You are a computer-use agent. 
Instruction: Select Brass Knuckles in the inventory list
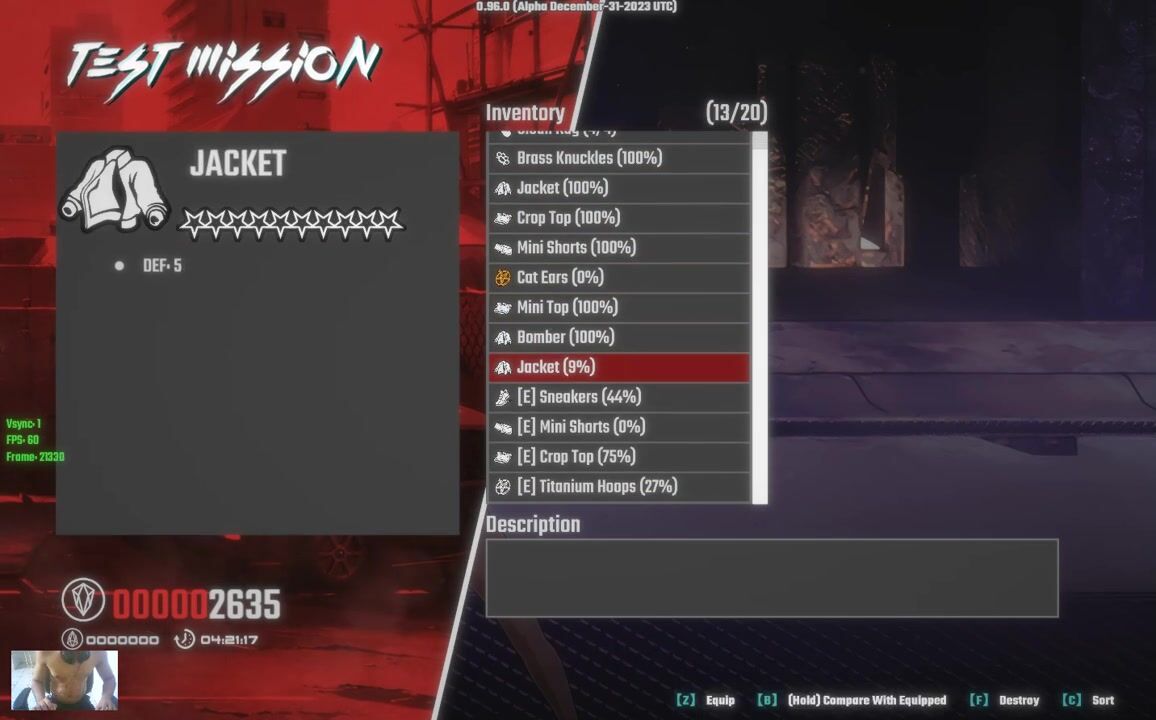618,158
